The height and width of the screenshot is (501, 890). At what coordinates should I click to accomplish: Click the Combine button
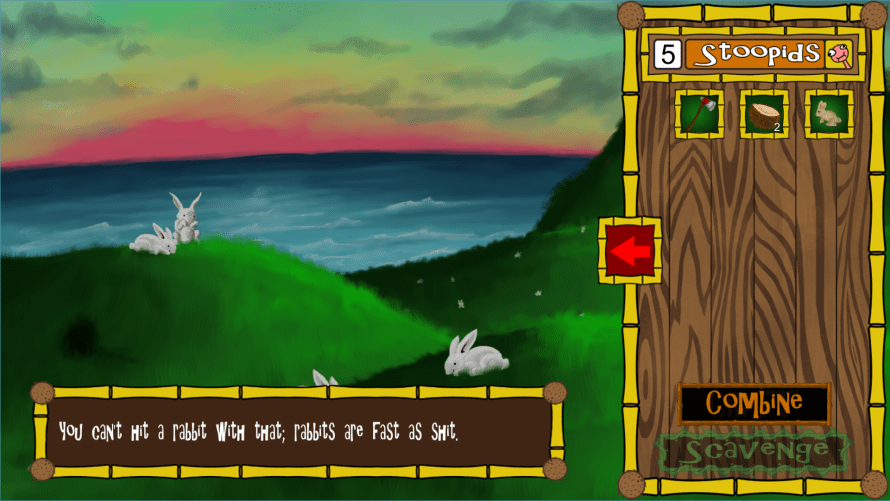pyautogui.click(x=754, y=403)
